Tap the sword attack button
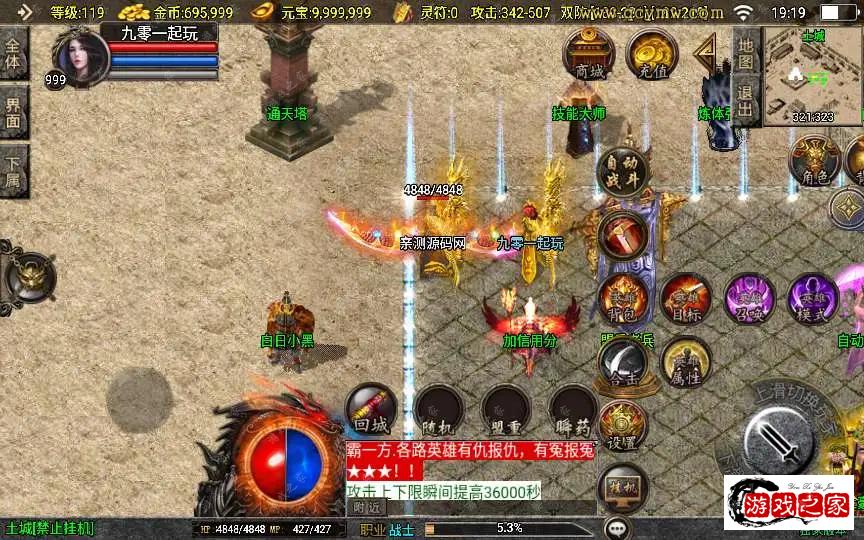Viewport: 864px width, 540px height. point(783,439)
